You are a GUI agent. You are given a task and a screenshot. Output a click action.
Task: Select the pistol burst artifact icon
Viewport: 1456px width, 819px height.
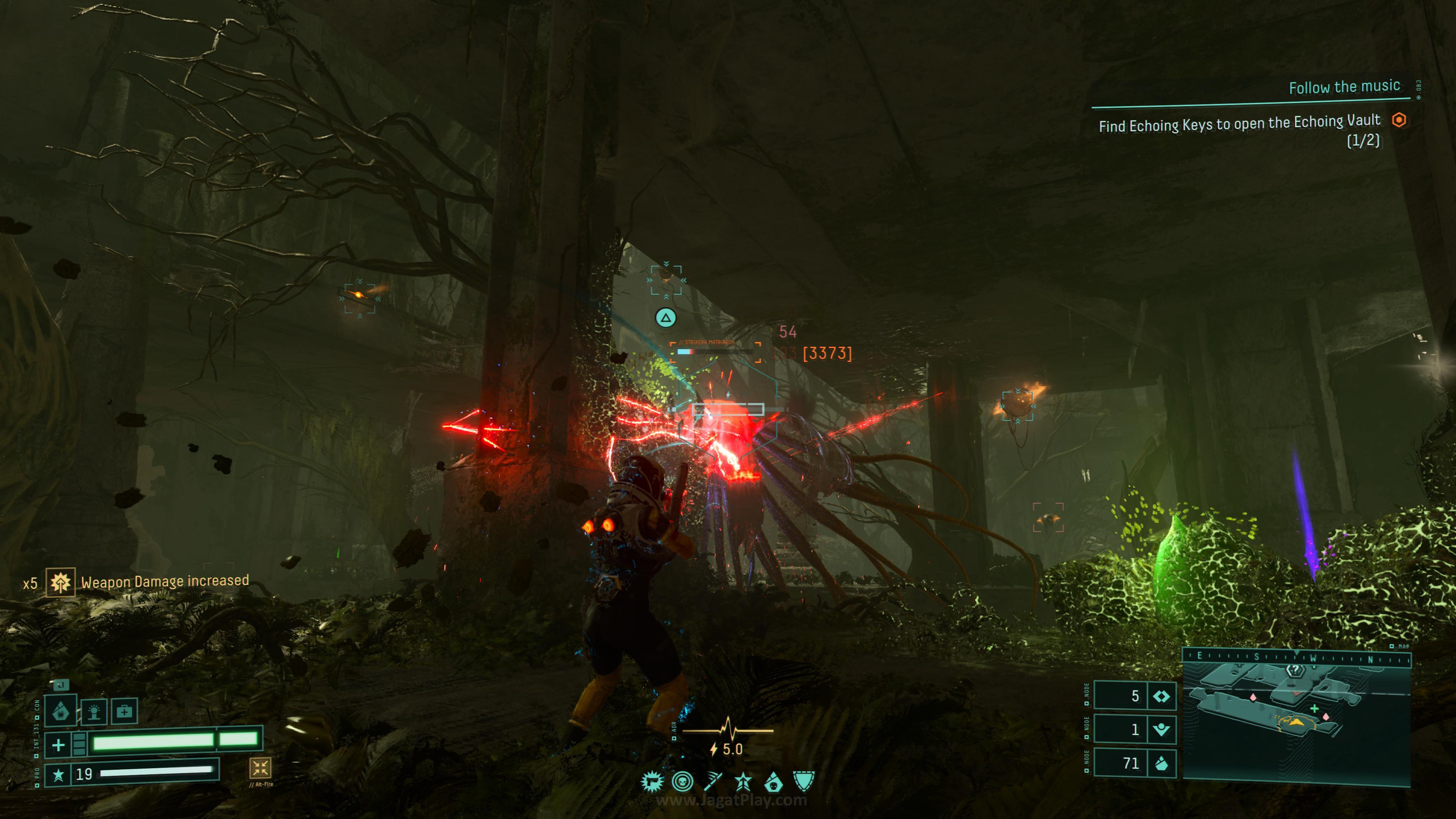point(652,782)
